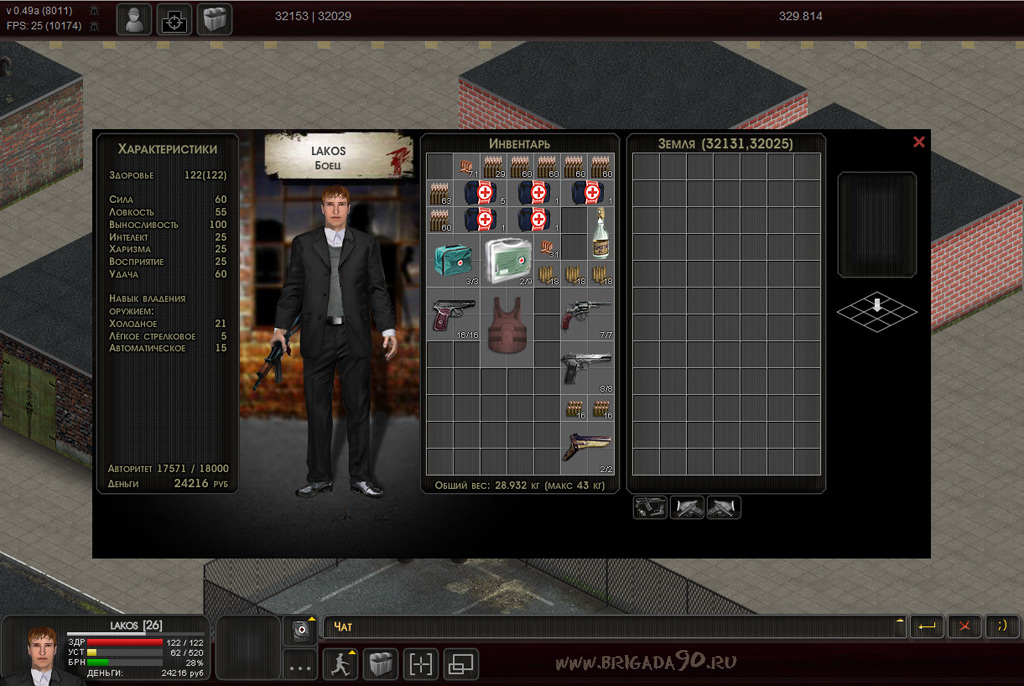The image size is (1024, 686).
Task: Click the crosshair target icon in the top bar
Action: point(174,19)
